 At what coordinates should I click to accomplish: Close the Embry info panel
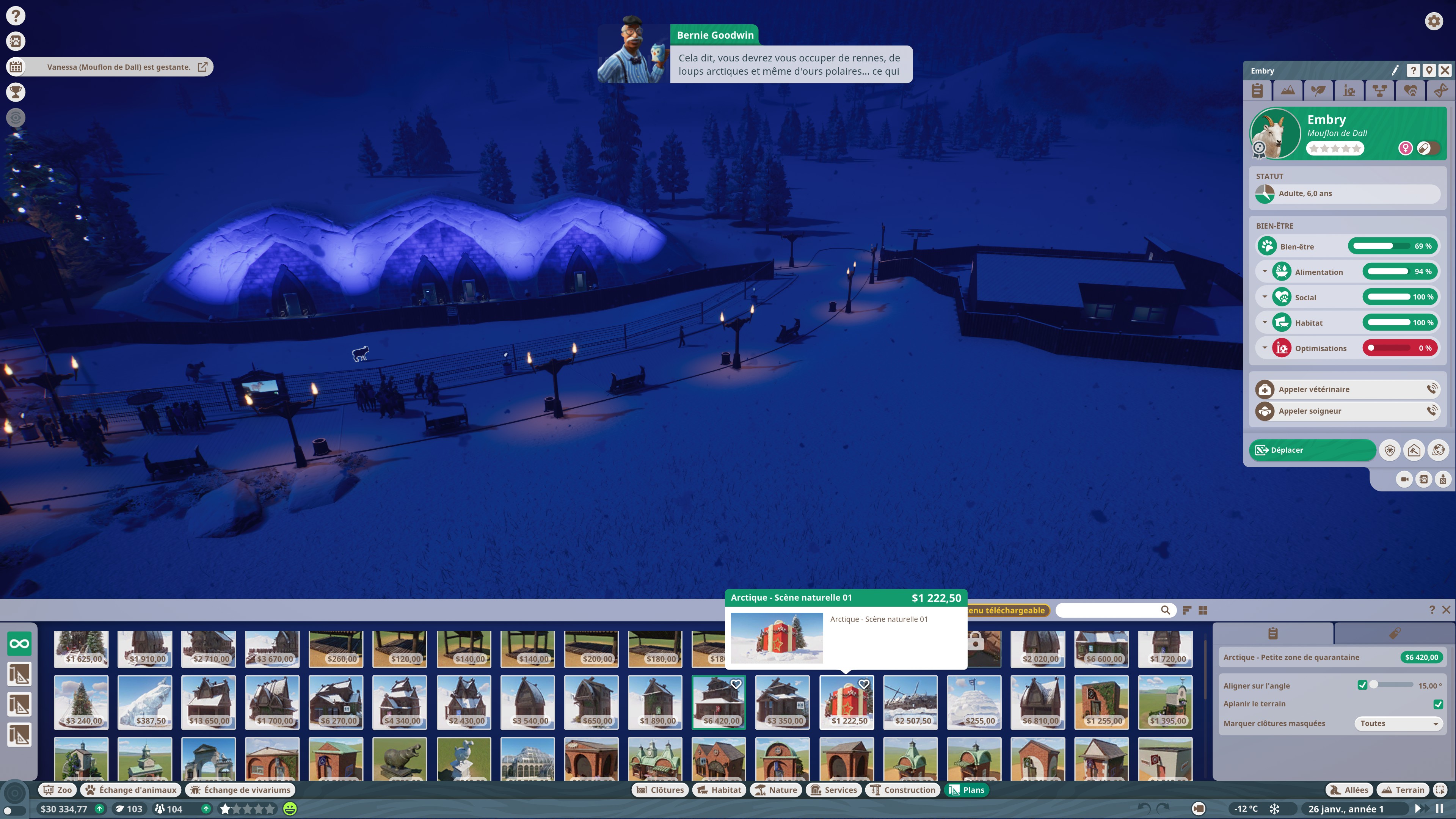1445,71
